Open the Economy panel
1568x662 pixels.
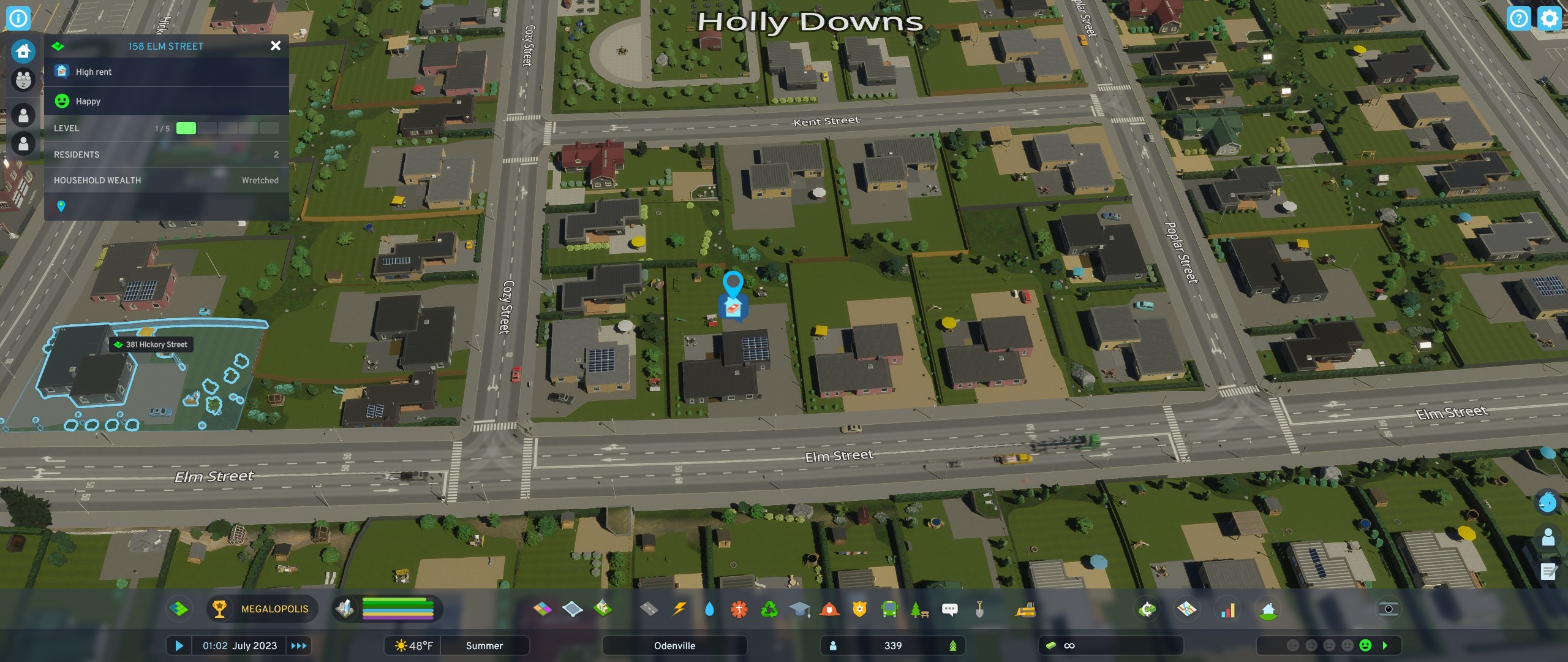(x=1147, y=609)
